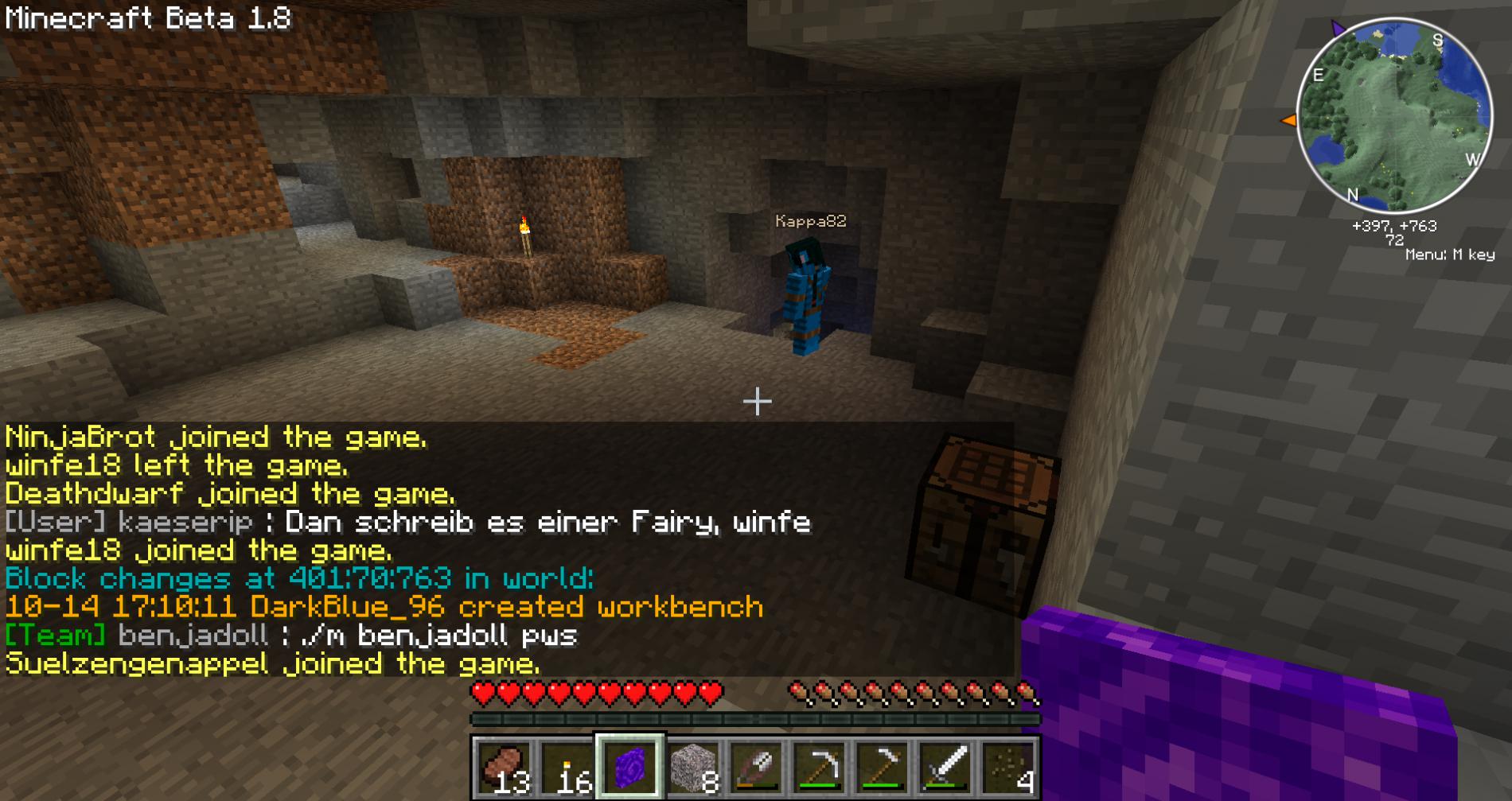Screen dimensions: 1512x801
Task: Select the iron pickaxe slot
Action: tap(819, 768)
